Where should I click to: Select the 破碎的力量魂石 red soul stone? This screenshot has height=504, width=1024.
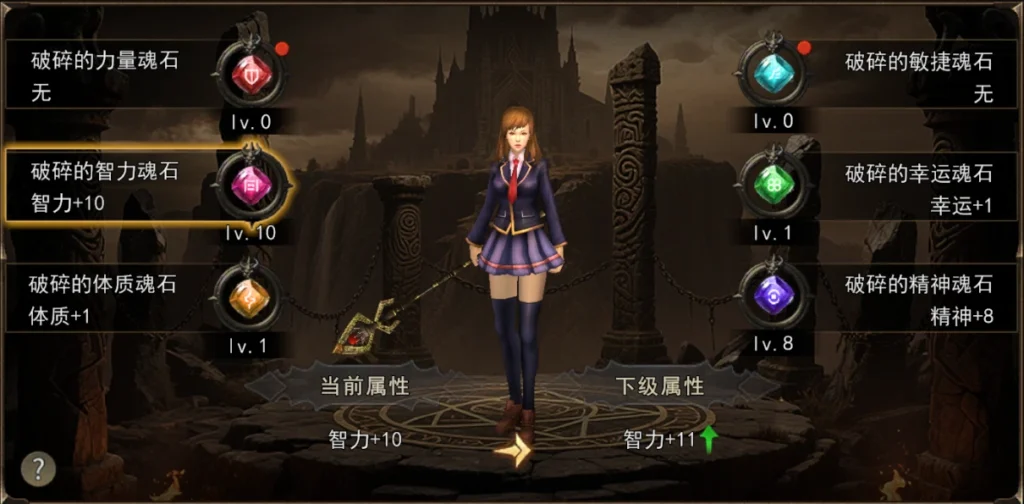point(250,76)
